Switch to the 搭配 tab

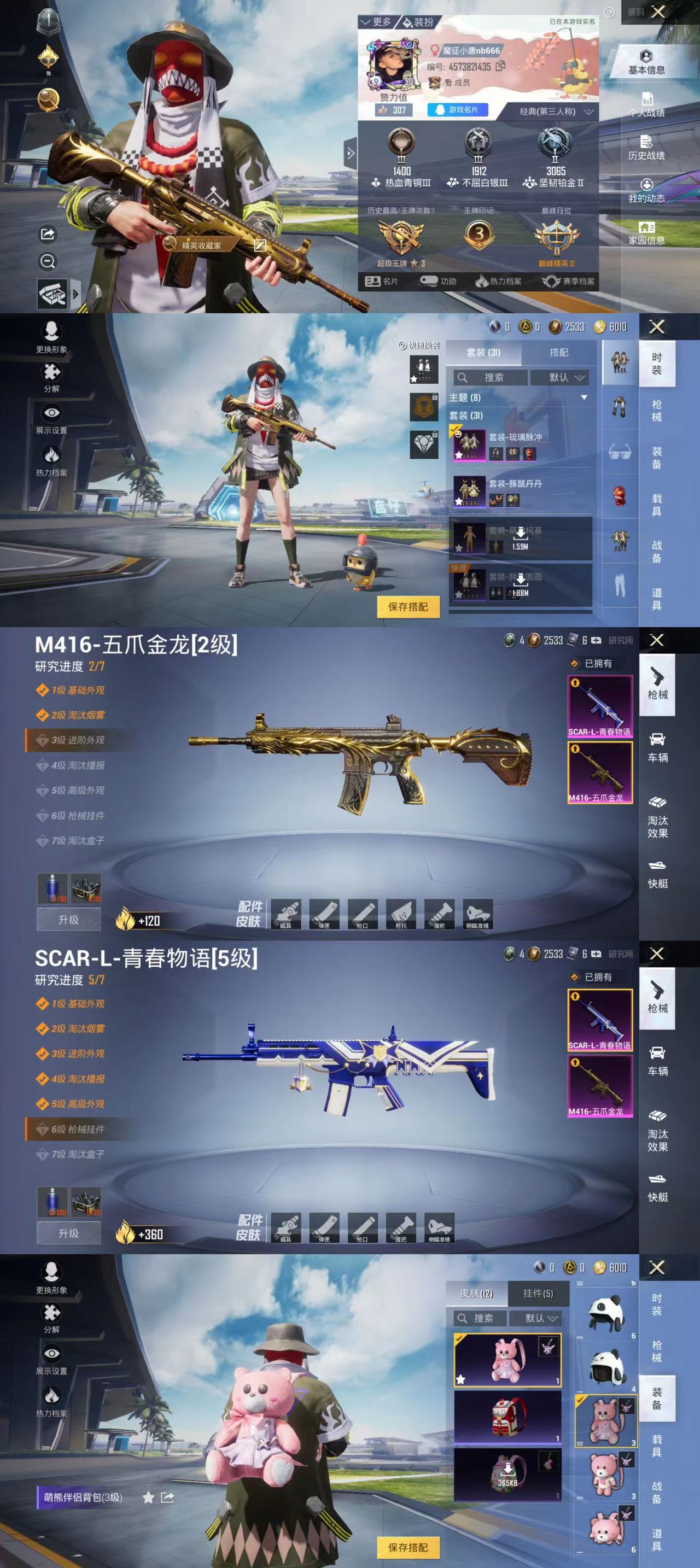559,352
